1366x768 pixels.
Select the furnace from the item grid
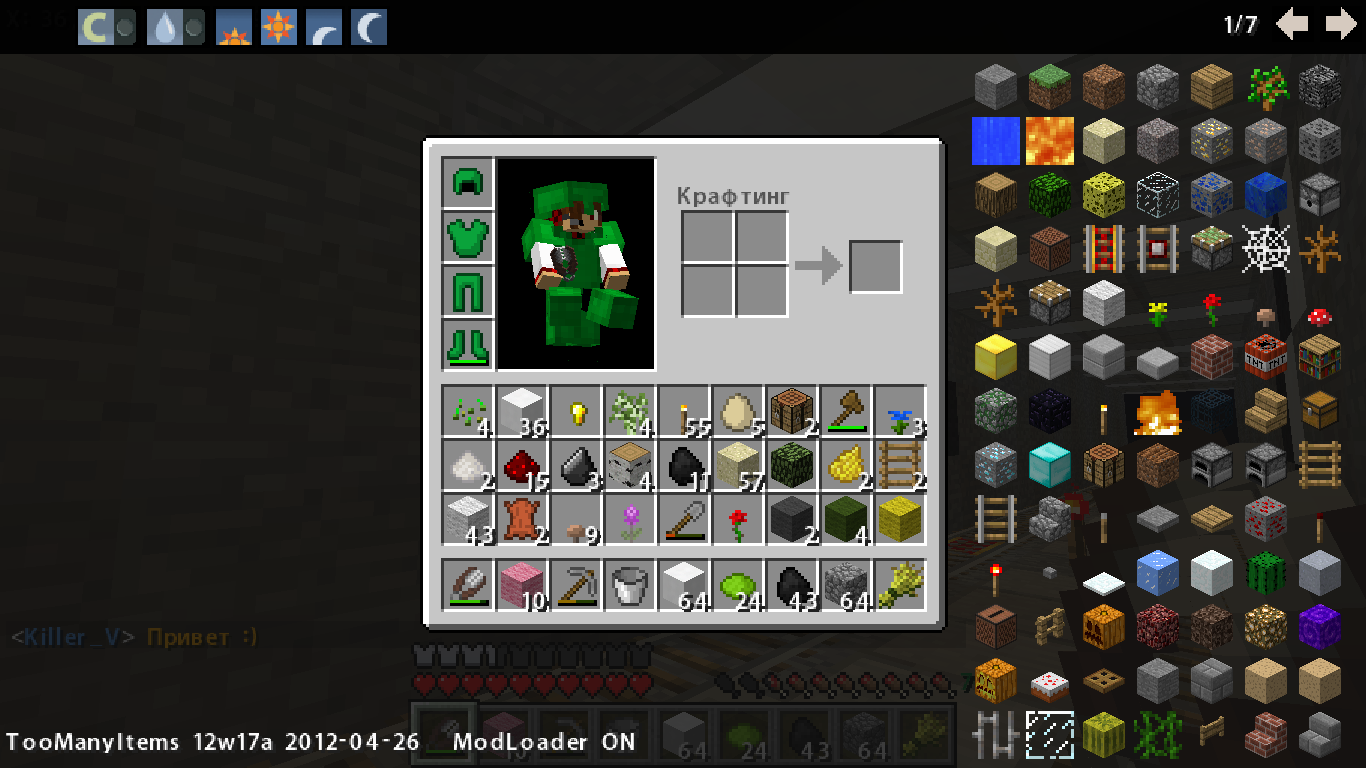1211,464
